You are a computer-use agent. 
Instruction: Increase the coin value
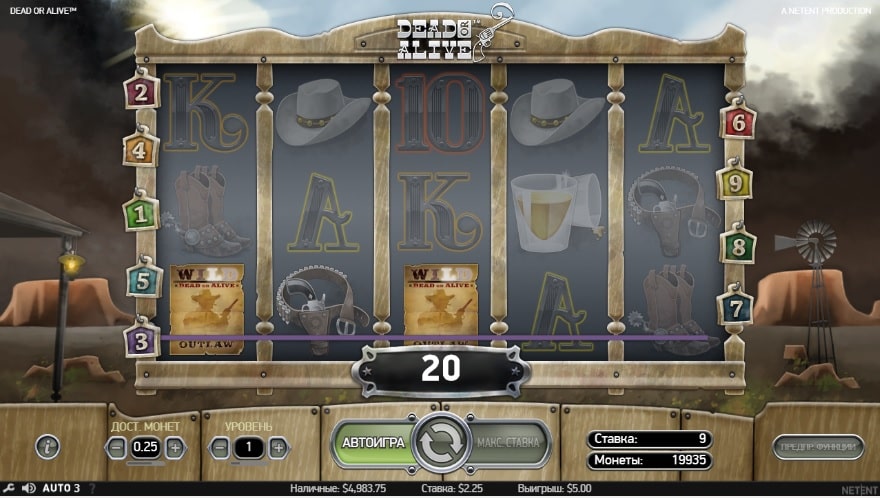(175, 448)
